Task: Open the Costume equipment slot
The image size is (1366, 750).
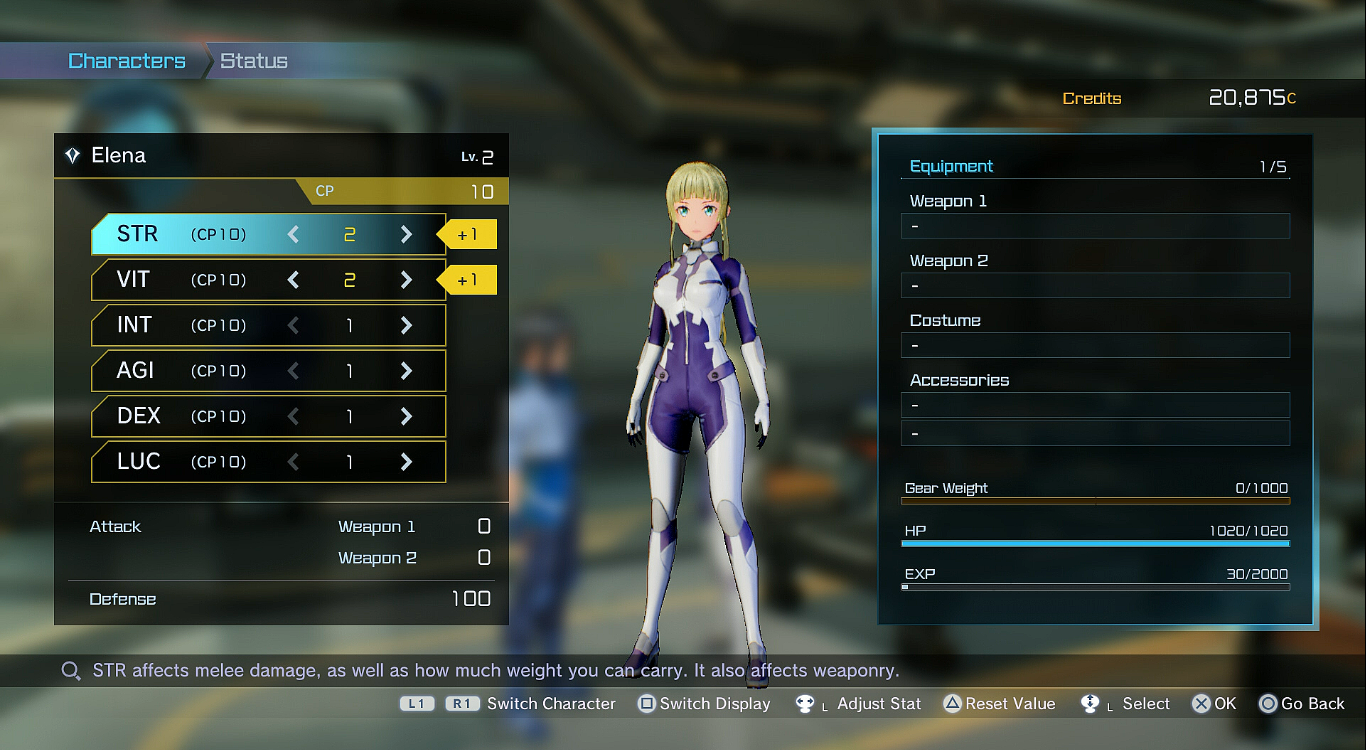Action: point(1095,346)
